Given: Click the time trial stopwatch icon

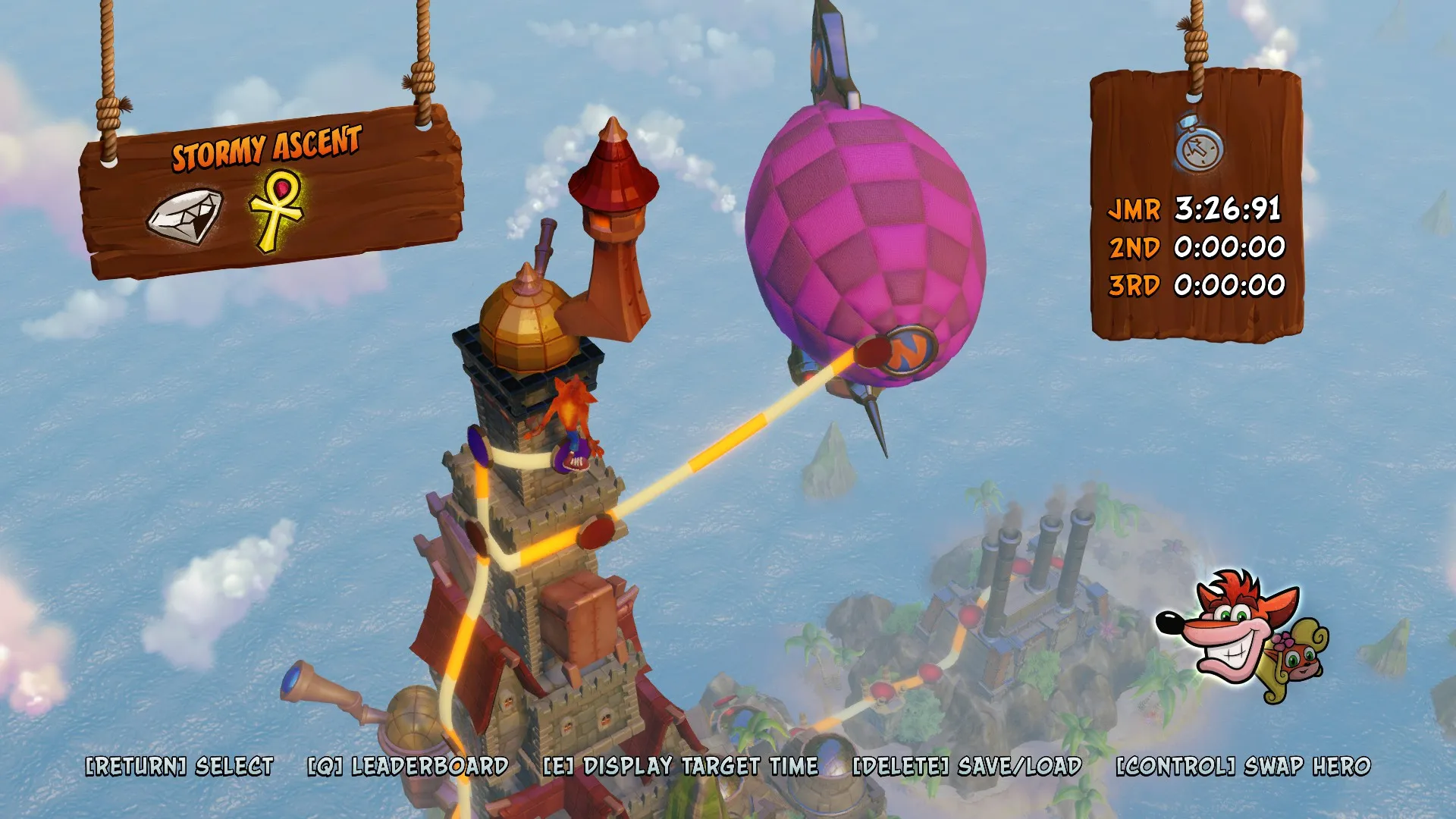Looking at the screenshot, I should (x=1199, y=144).
